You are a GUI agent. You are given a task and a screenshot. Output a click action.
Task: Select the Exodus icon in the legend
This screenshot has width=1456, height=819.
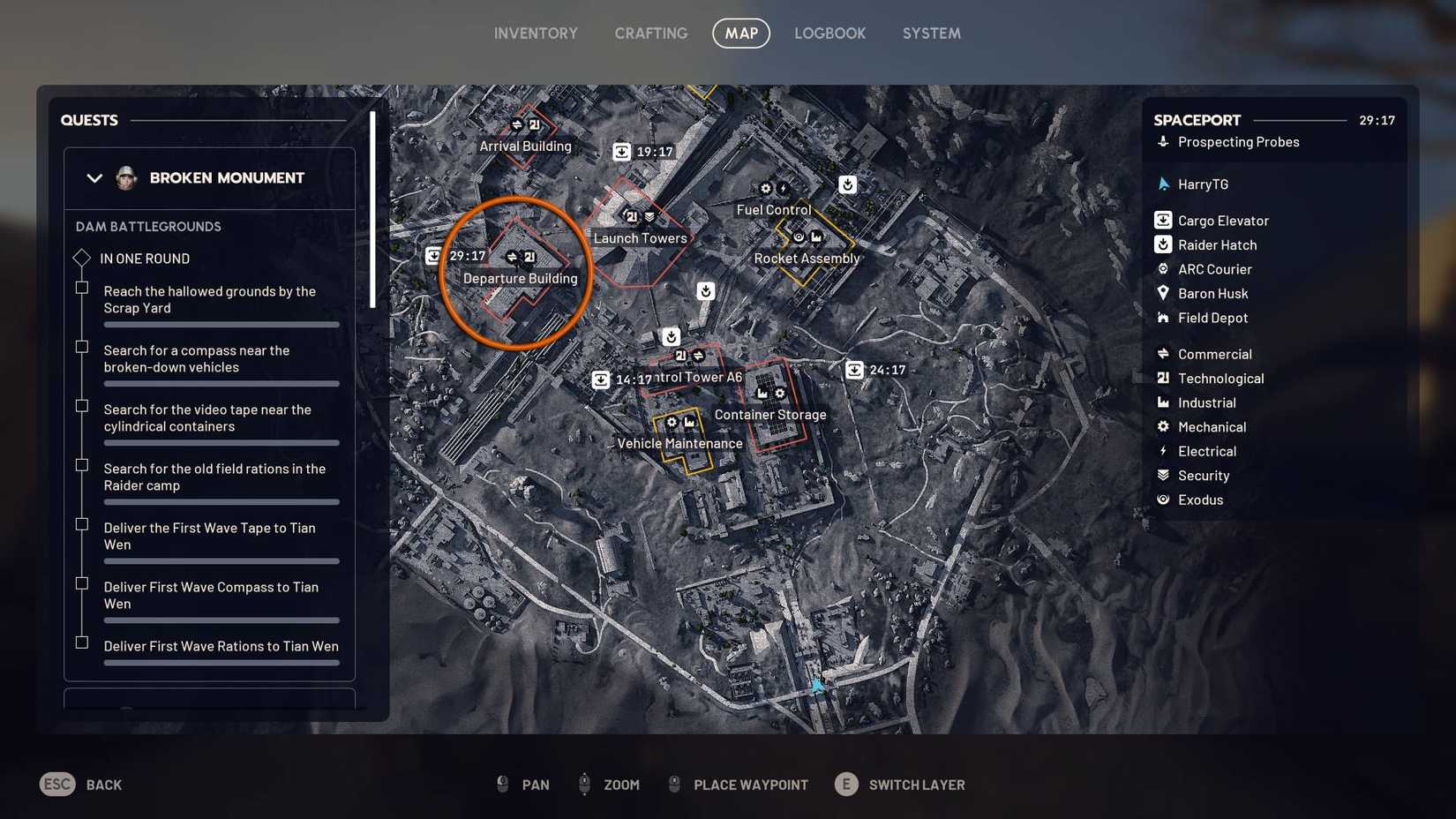pos(1163,500)
